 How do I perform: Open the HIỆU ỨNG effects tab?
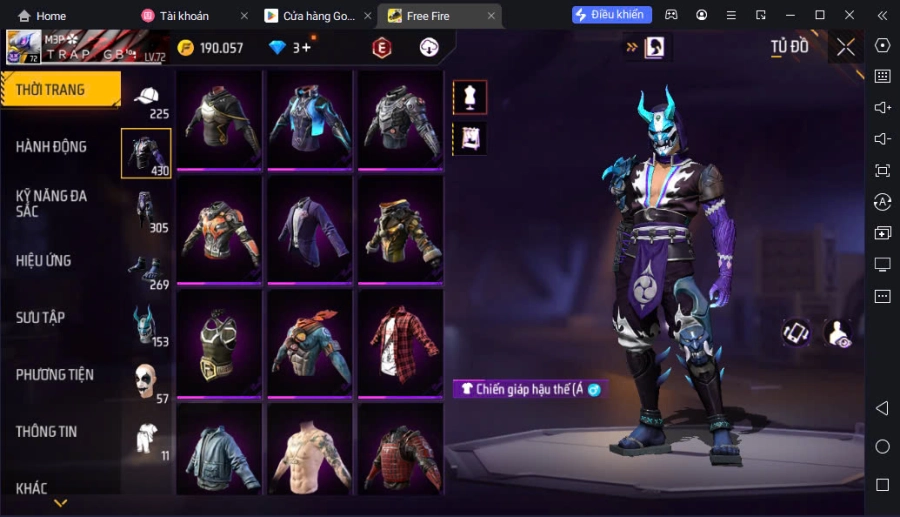click(44, 261)
